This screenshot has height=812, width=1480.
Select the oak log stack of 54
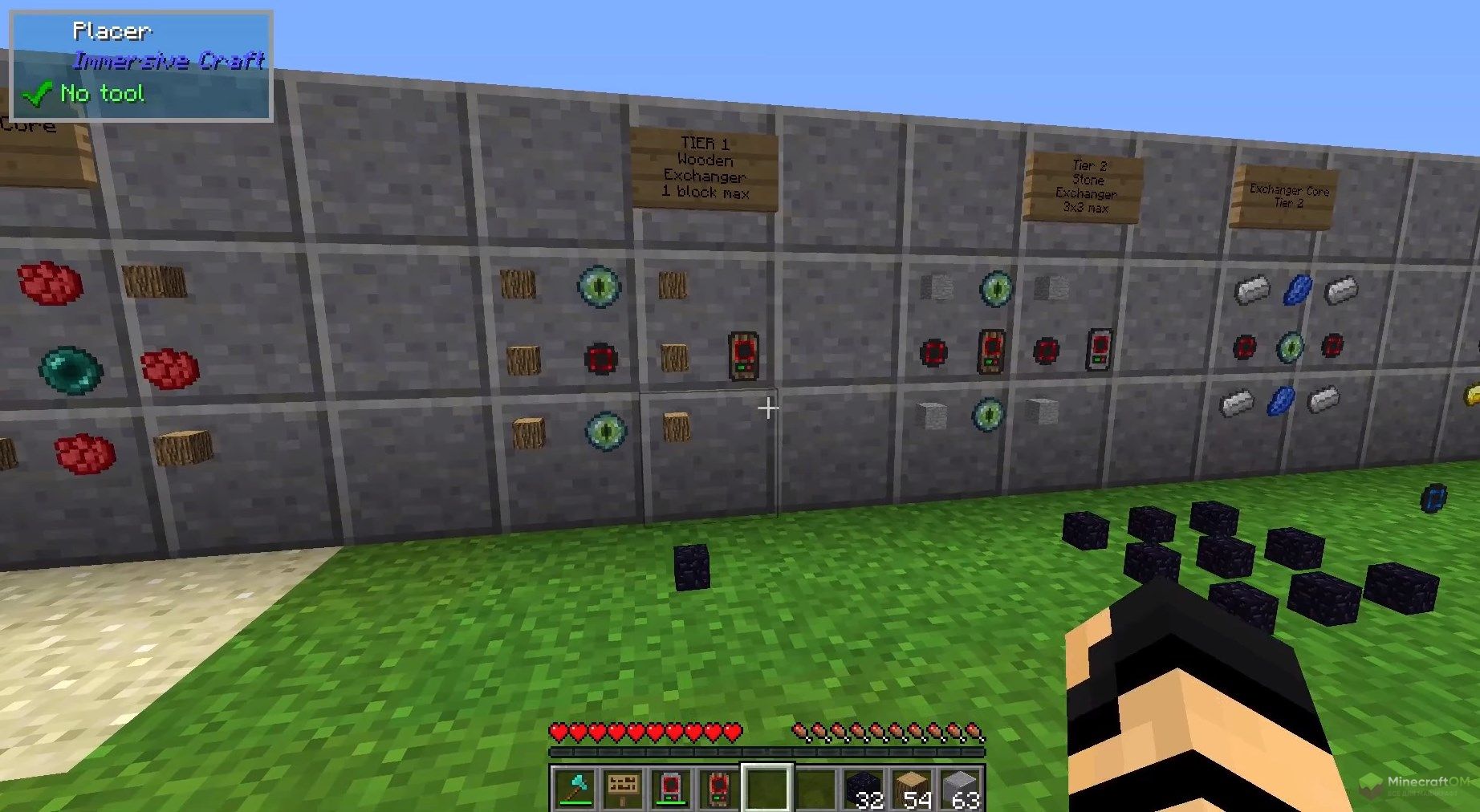912,788
